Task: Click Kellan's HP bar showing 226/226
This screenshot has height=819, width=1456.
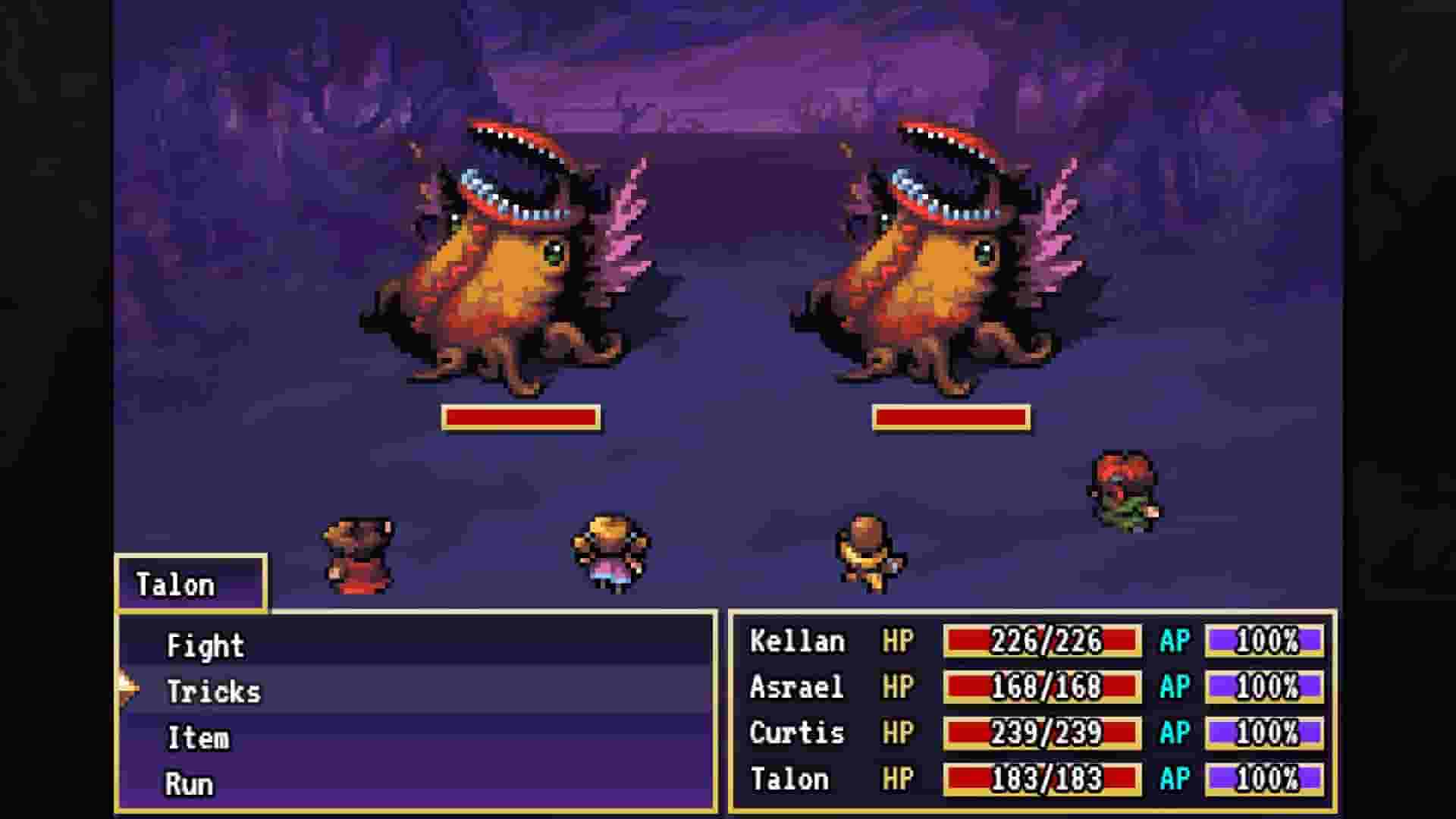Action: pyautogui.click(x=1042, y=642)
